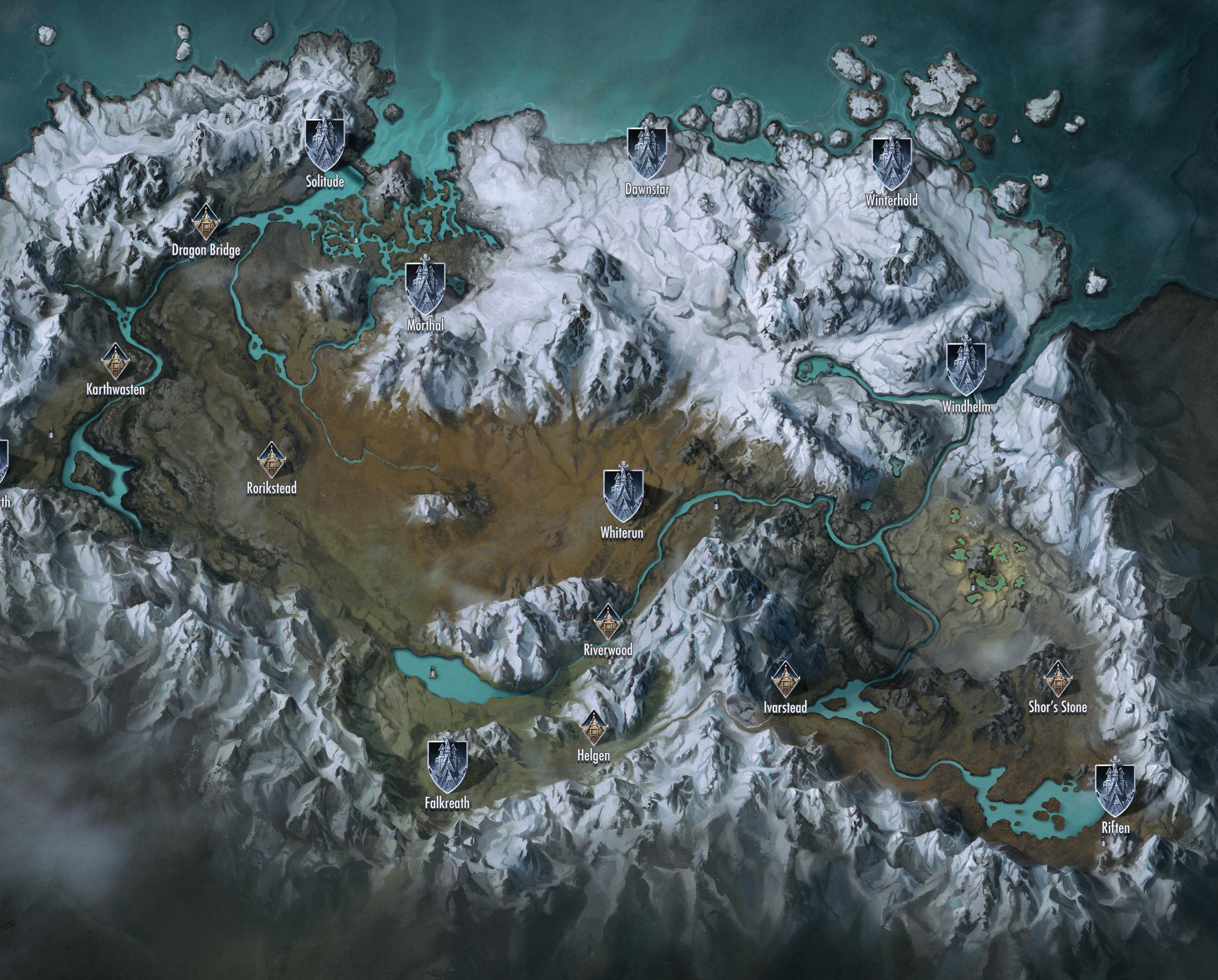The image size is (1218, 980).
Task: Select the Whiterun city marker
Action: (623, 495)
